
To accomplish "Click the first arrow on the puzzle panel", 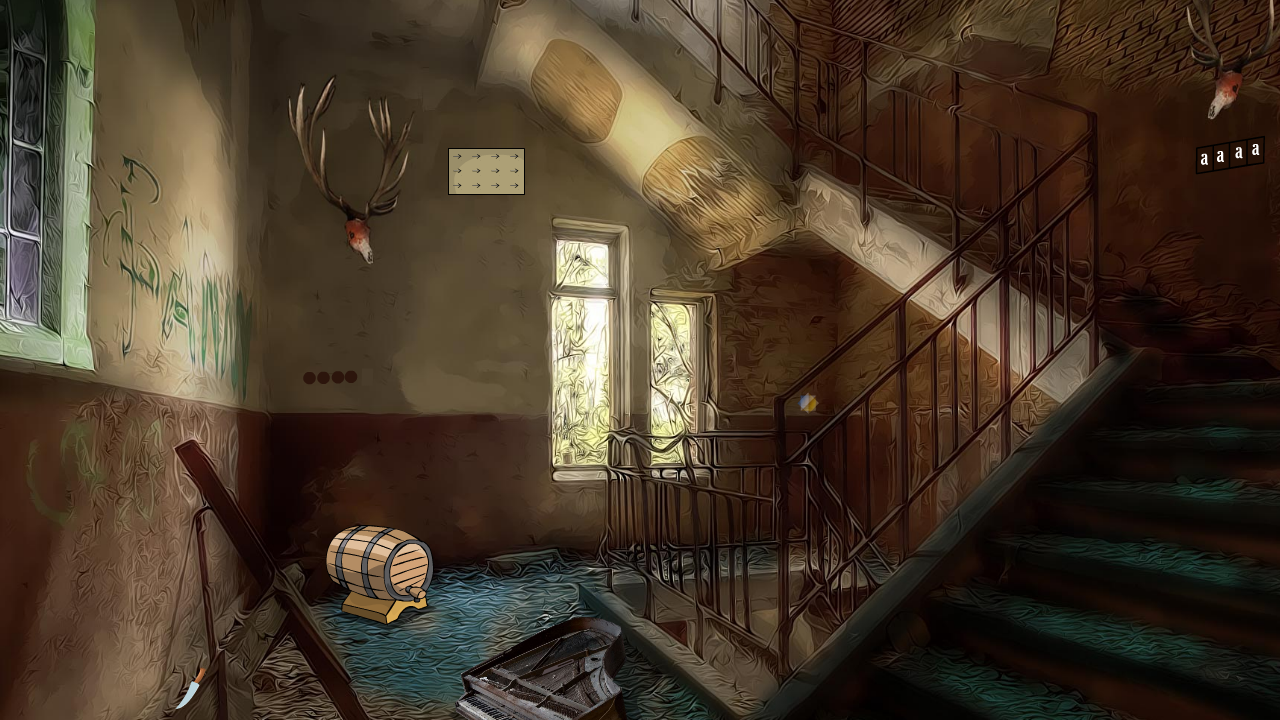I will coord(457,157).
